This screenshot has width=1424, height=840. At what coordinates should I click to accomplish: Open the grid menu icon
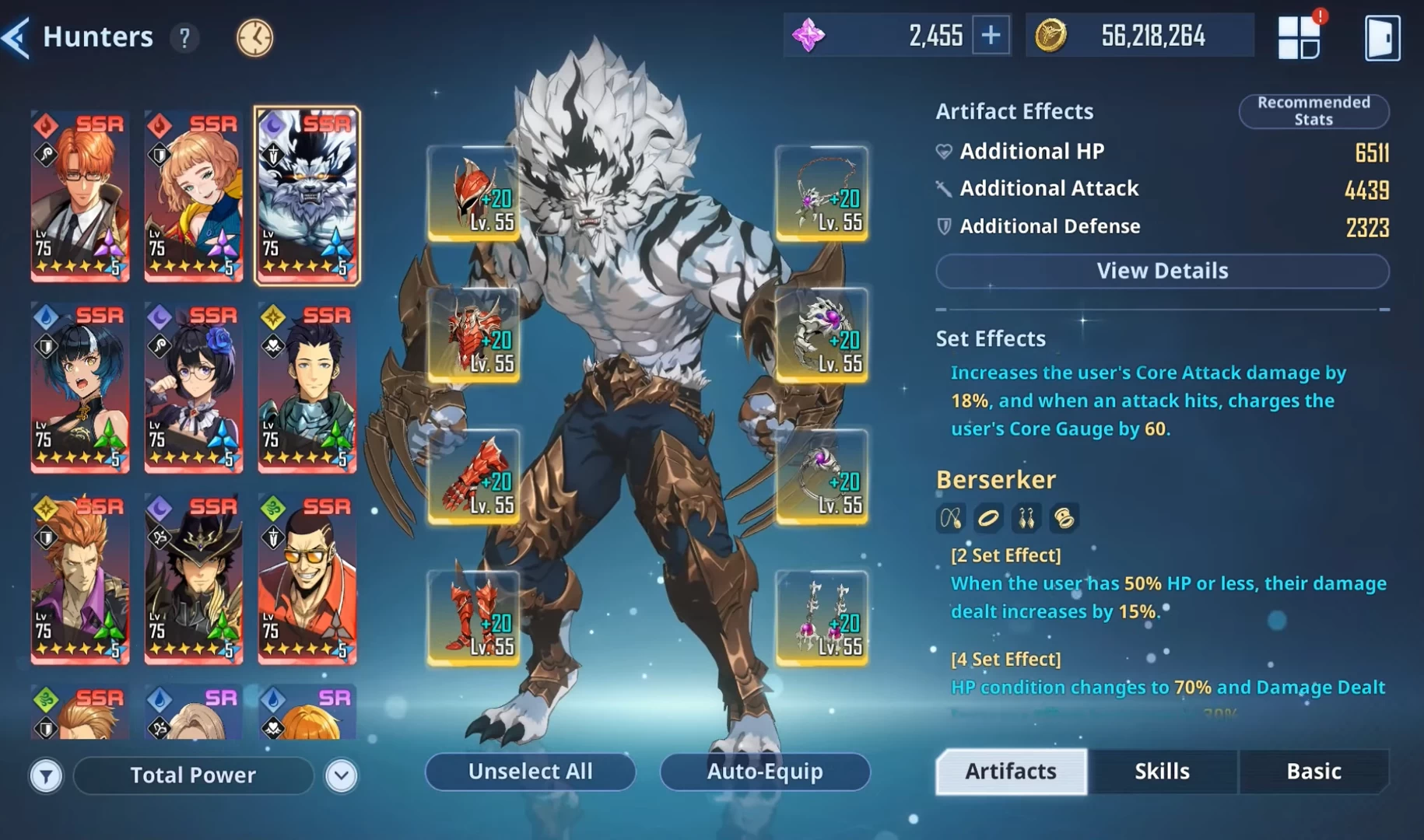point(1299,37)
